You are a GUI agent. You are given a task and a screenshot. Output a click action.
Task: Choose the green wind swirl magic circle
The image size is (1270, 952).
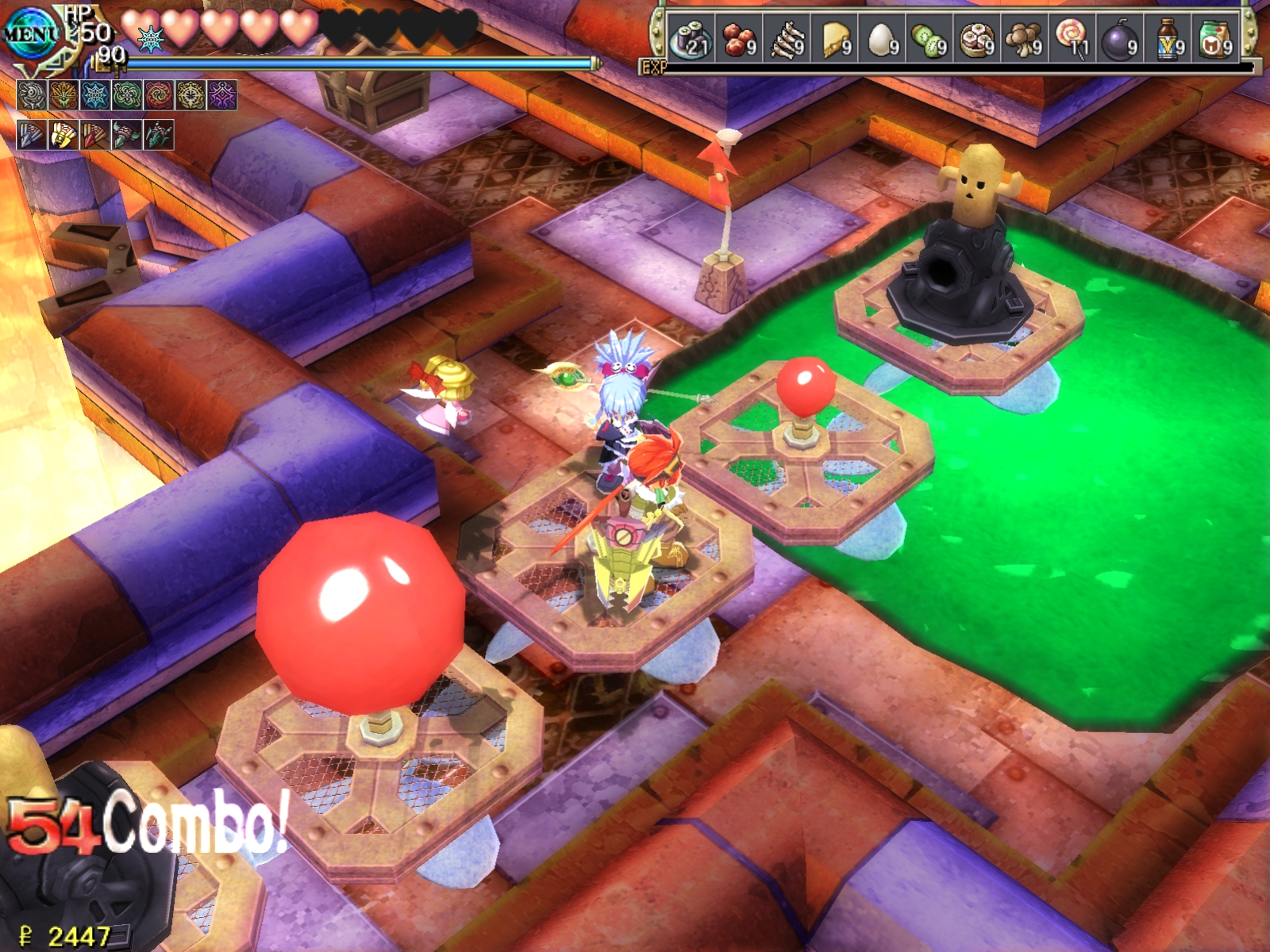point(127,95)
